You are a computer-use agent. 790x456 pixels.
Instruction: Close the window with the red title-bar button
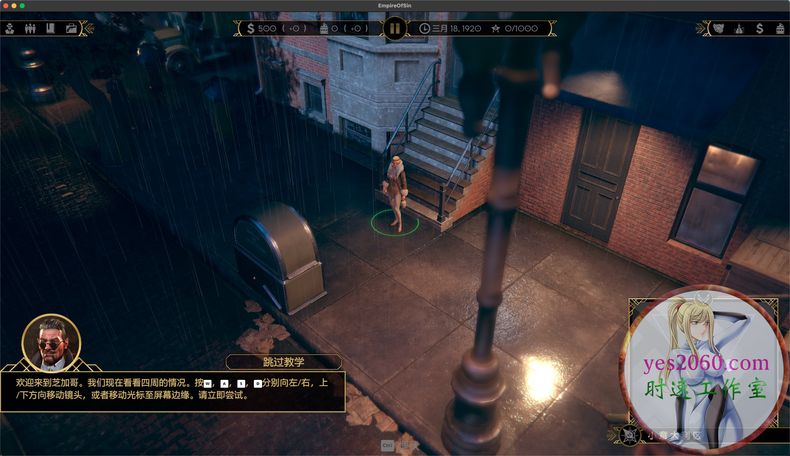[x=6, y=6]
